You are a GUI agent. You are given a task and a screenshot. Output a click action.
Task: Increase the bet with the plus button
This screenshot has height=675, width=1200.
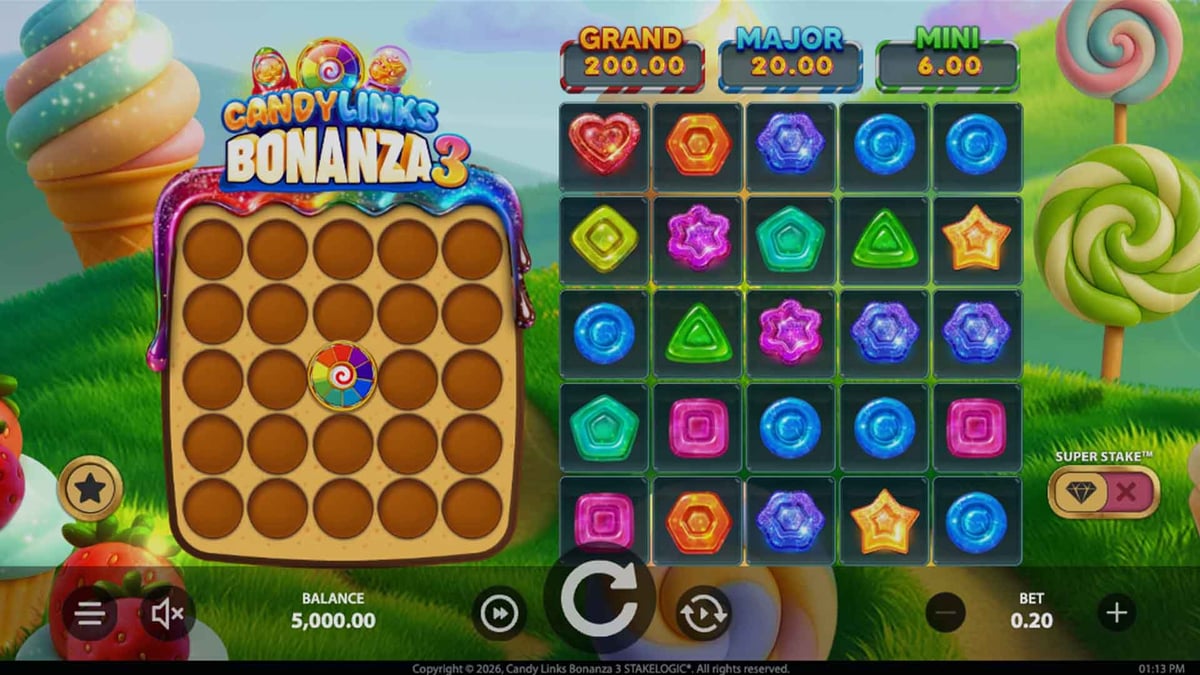pyautogui.click(x=1116, y=612)
